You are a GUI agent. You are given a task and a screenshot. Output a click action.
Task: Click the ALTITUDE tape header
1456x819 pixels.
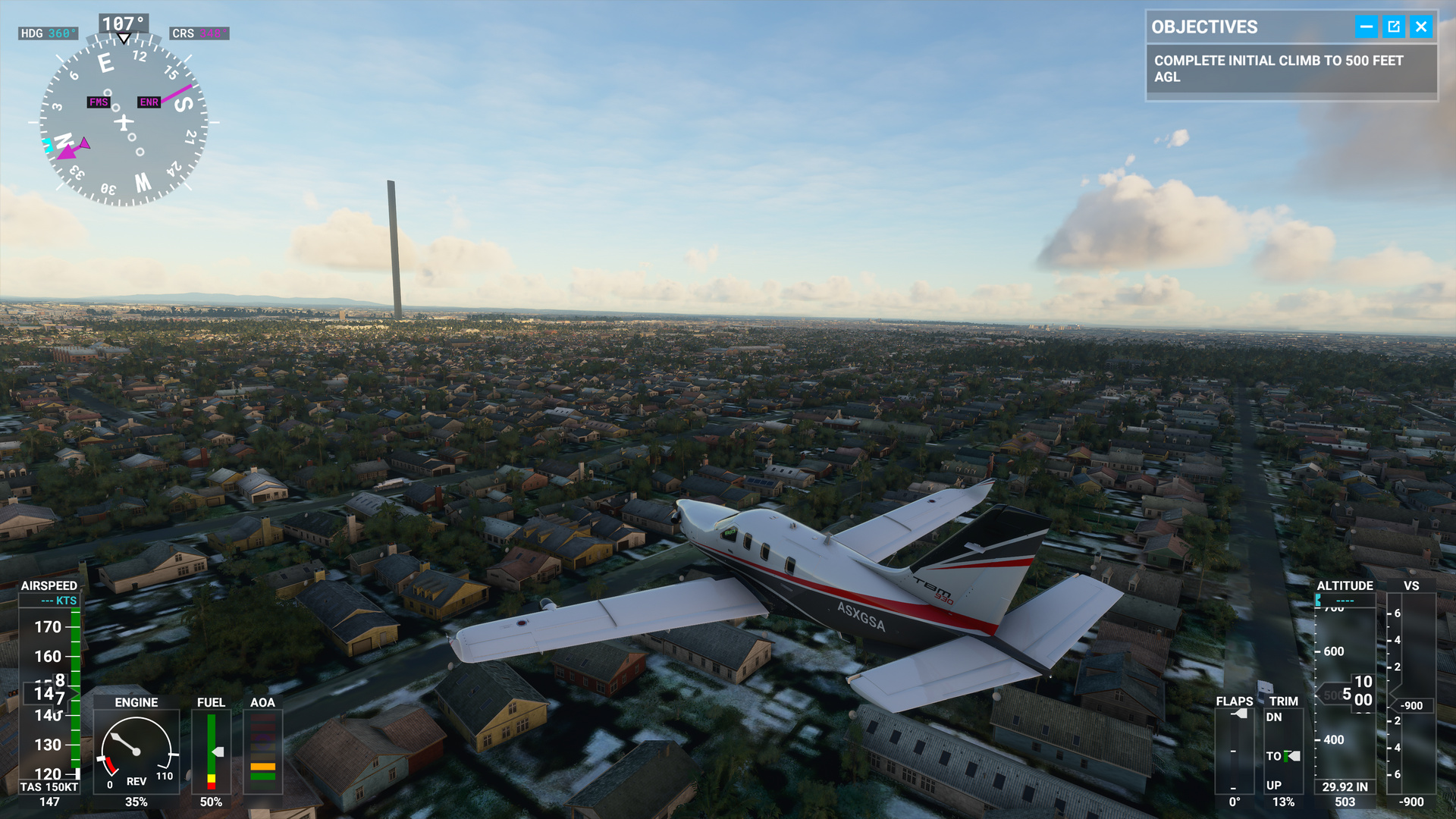click(x=1346, y=585)
